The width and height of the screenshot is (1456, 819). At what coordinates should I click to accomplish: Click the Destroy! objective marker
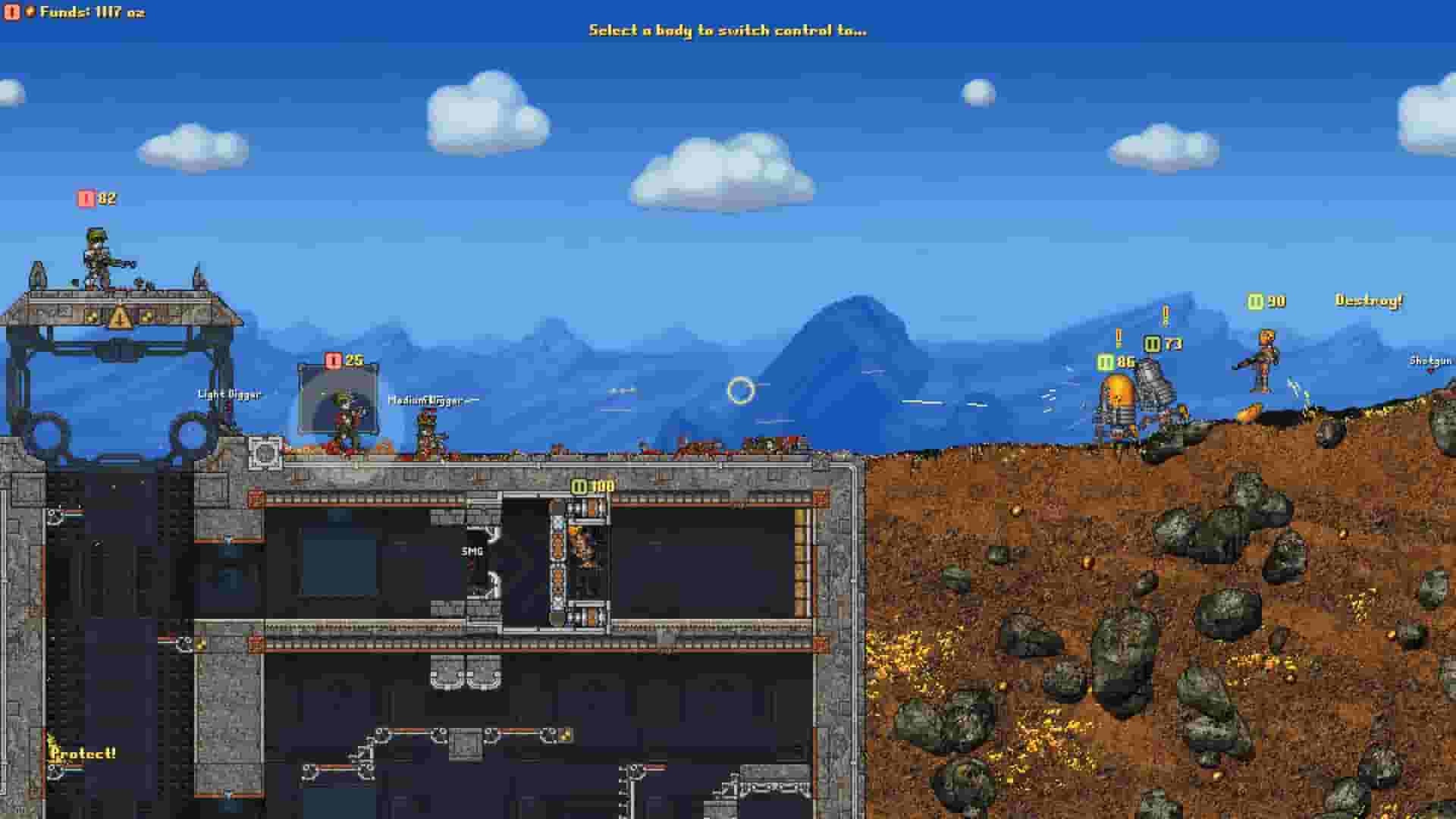(1370, 302)
